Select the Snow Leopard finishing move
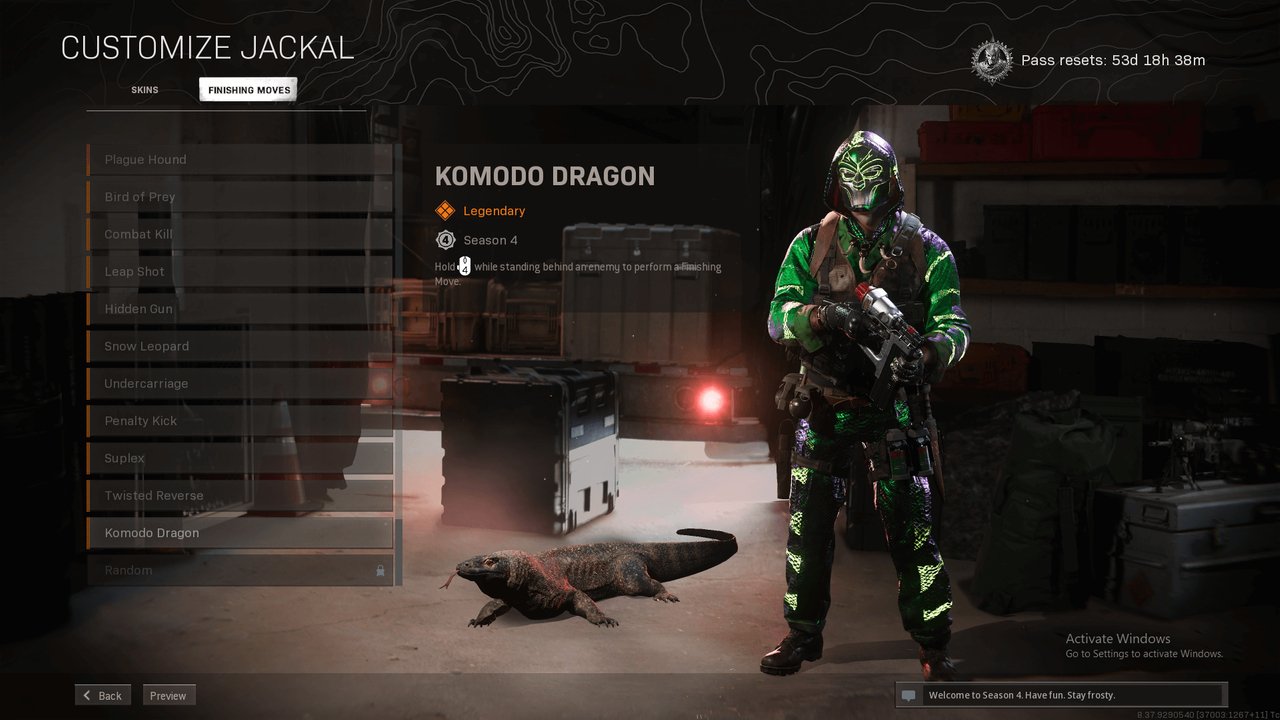This screenshot has height=720, width=1280. click(x=240, y=346)
